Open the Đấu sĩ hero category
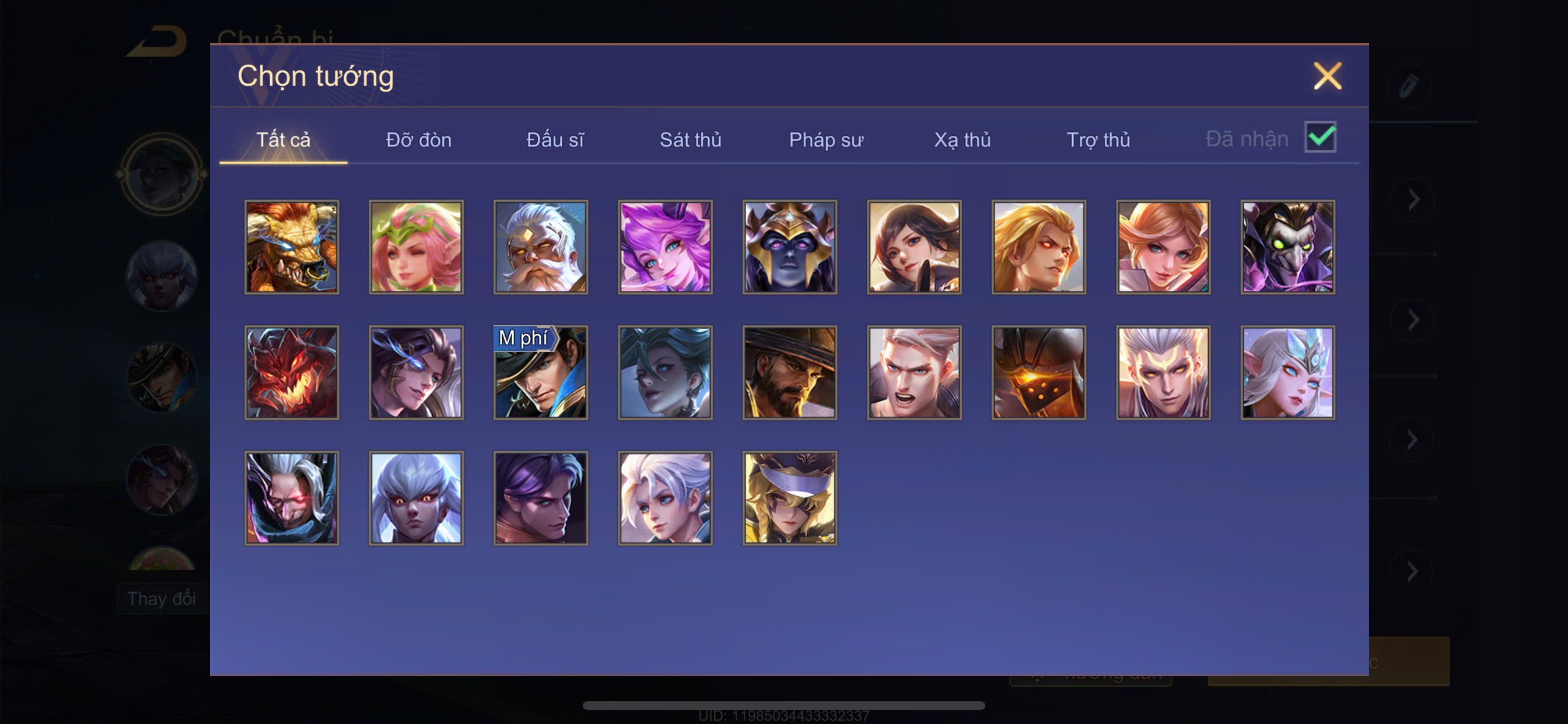 [x=555, y=140]
